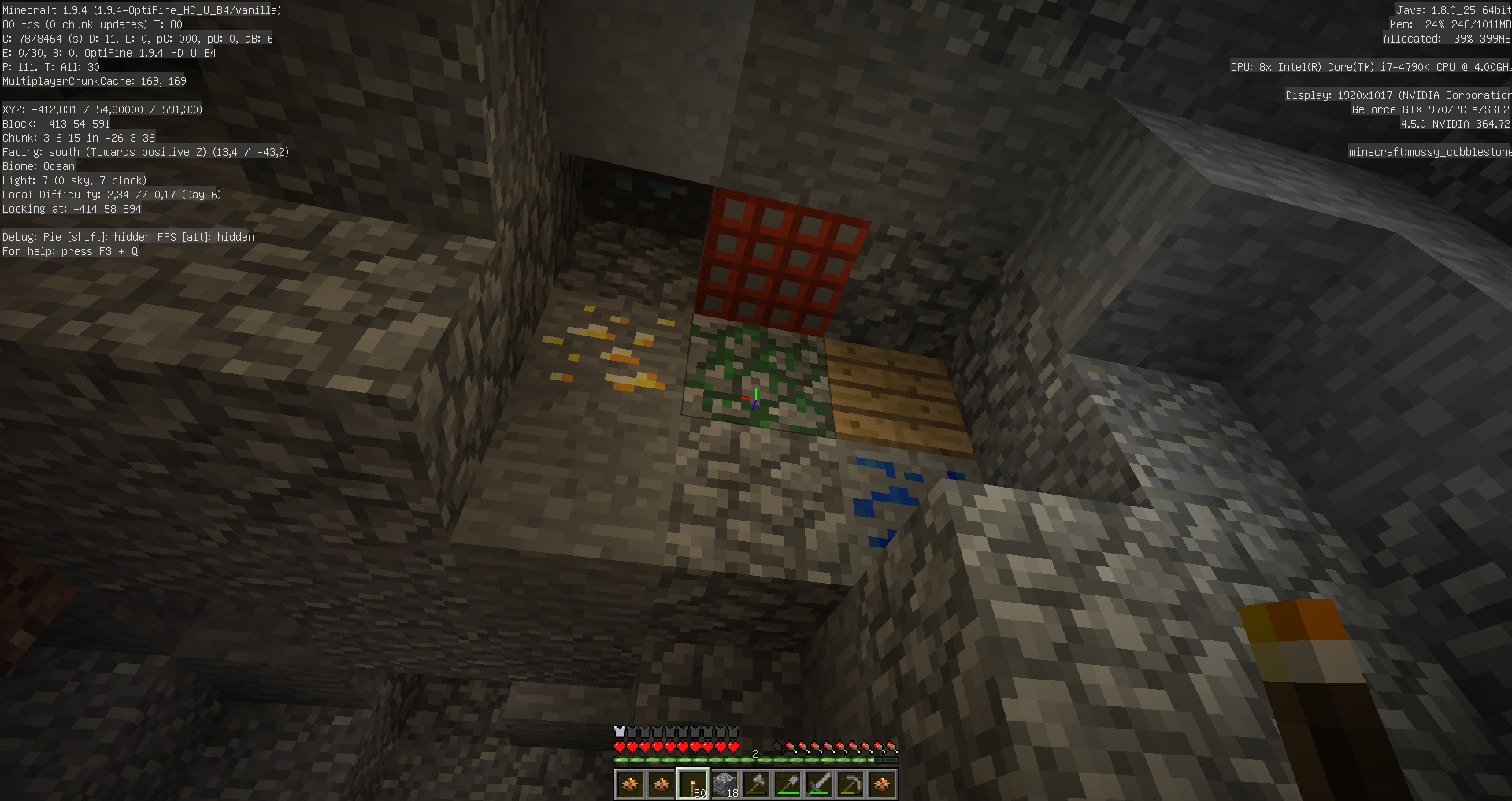Screen dimensions: 1512x801
Task: Choose the axe in the hotbar
Action: [x=756, y=784]
